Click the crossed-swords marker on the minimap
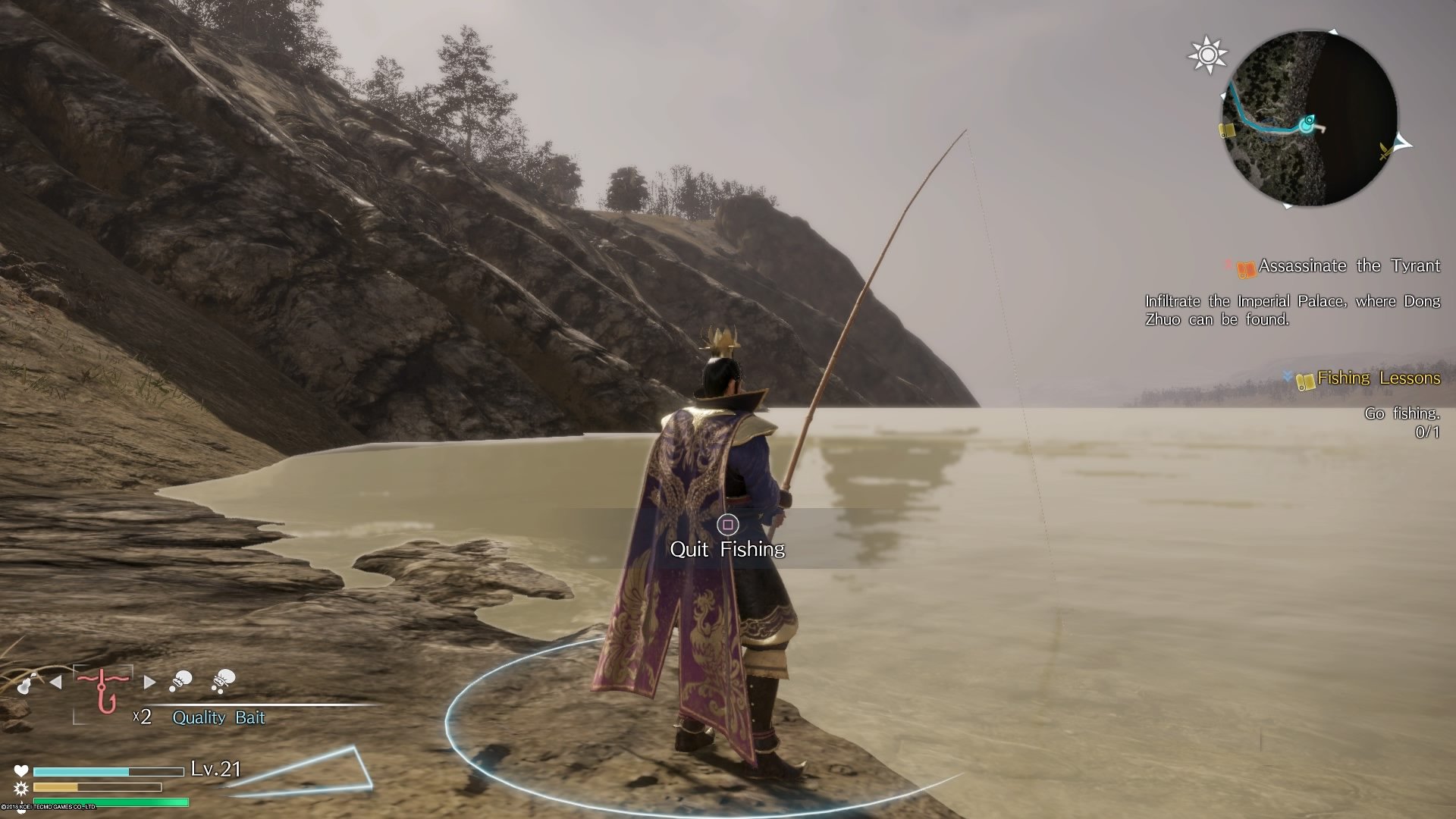Viewport: 1456px width, 819px height. click(x=1385, y=149)
